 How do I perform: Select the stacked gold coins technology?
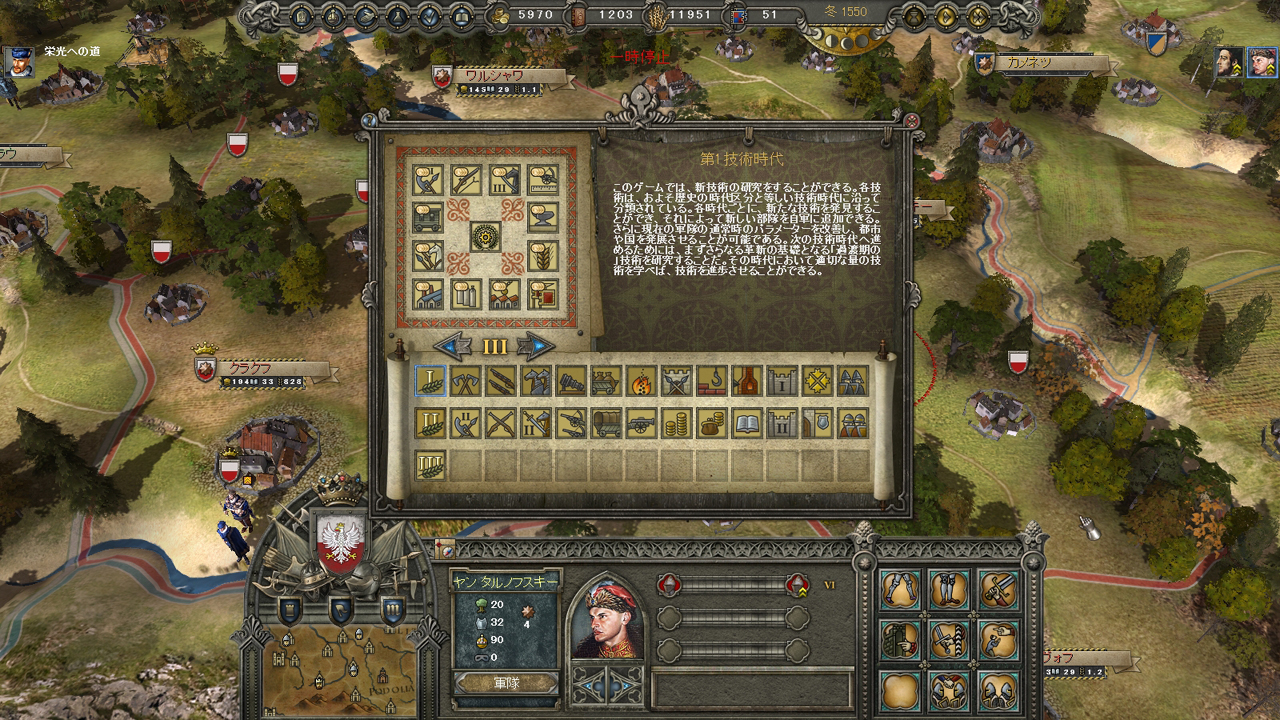pyautogui.click(x=676, y=423)
